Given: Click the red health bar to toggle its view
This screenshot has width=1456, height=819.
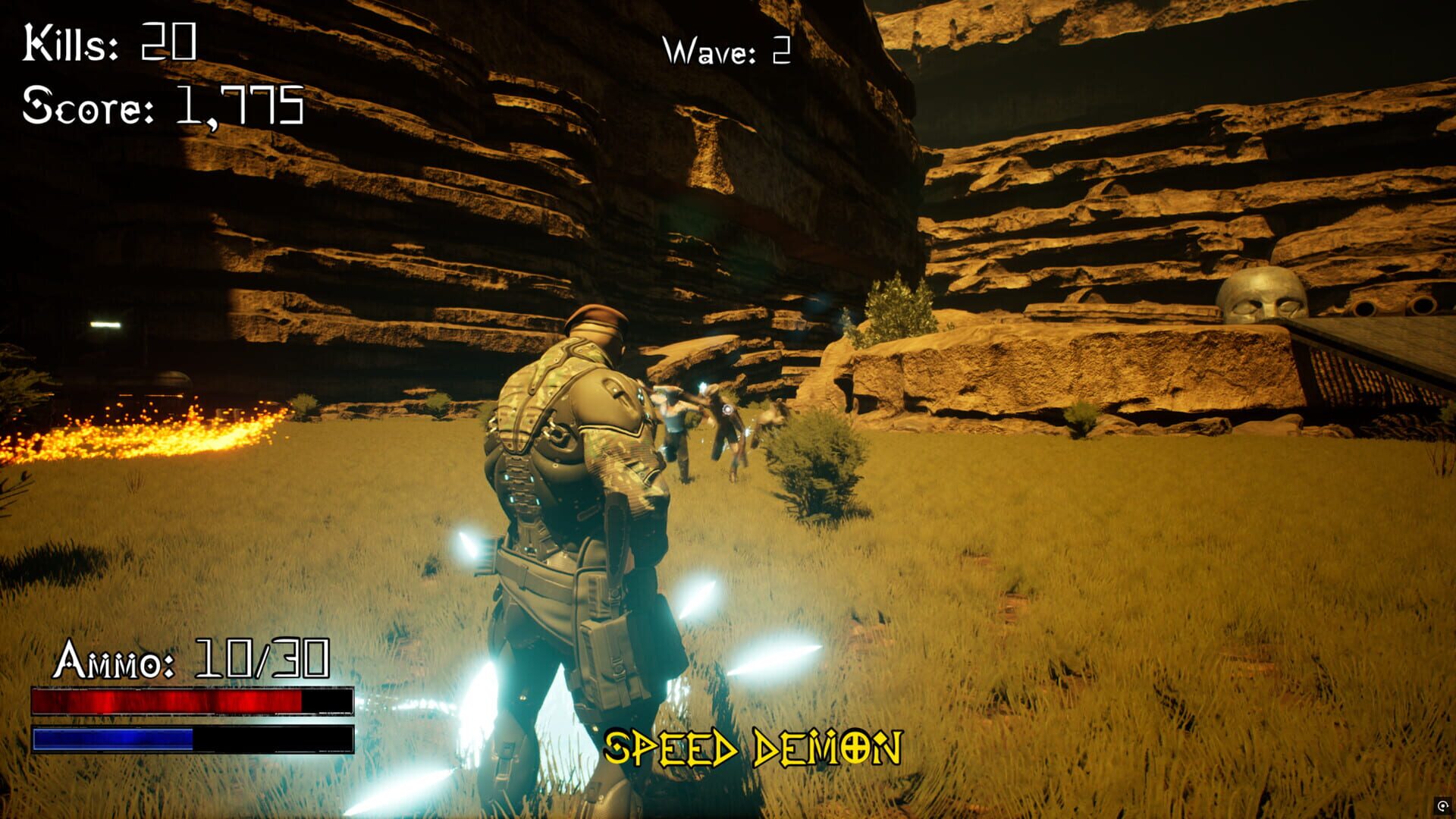Looking at the screenshot, I should tap(193, 701).
